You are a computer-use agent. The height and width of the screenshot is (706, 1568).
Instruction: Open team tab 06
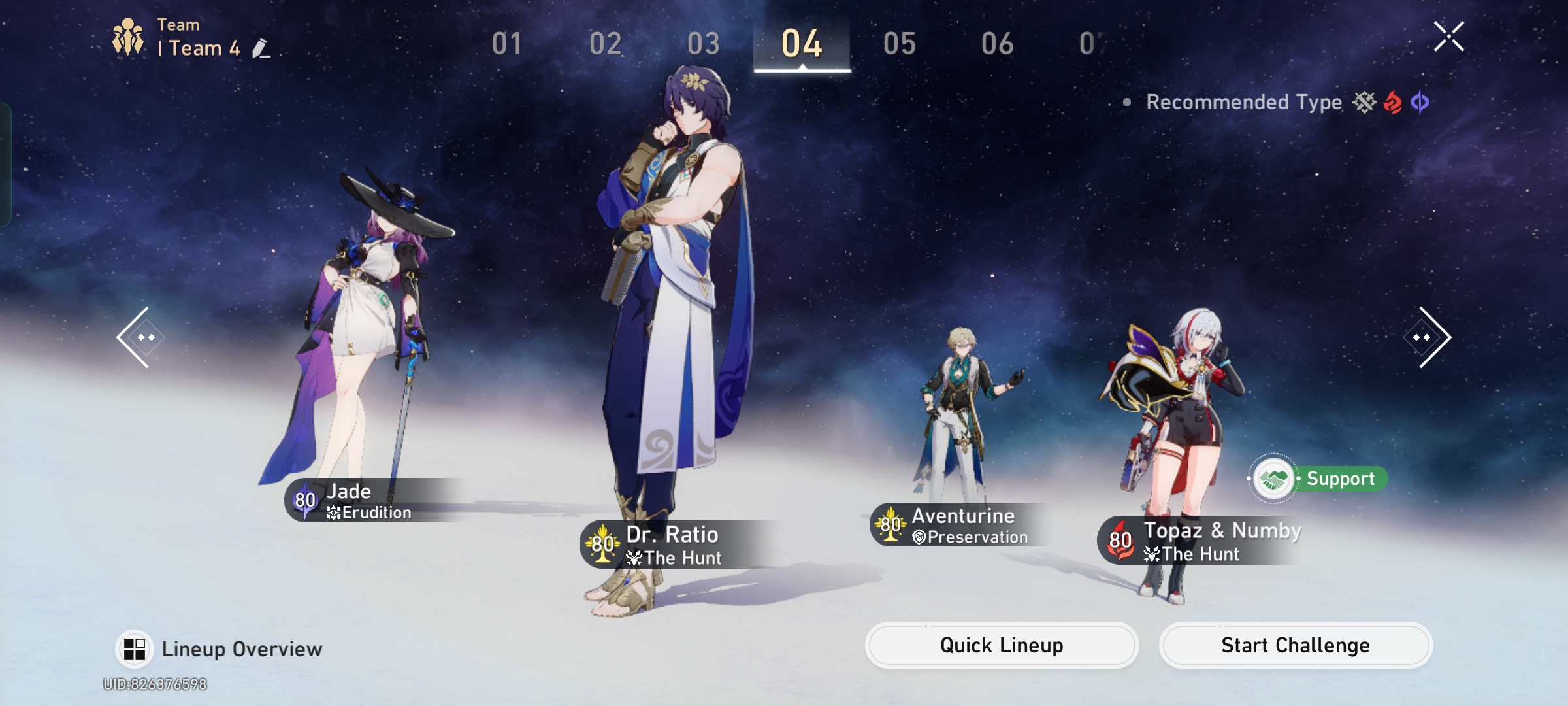pos(998,44)
